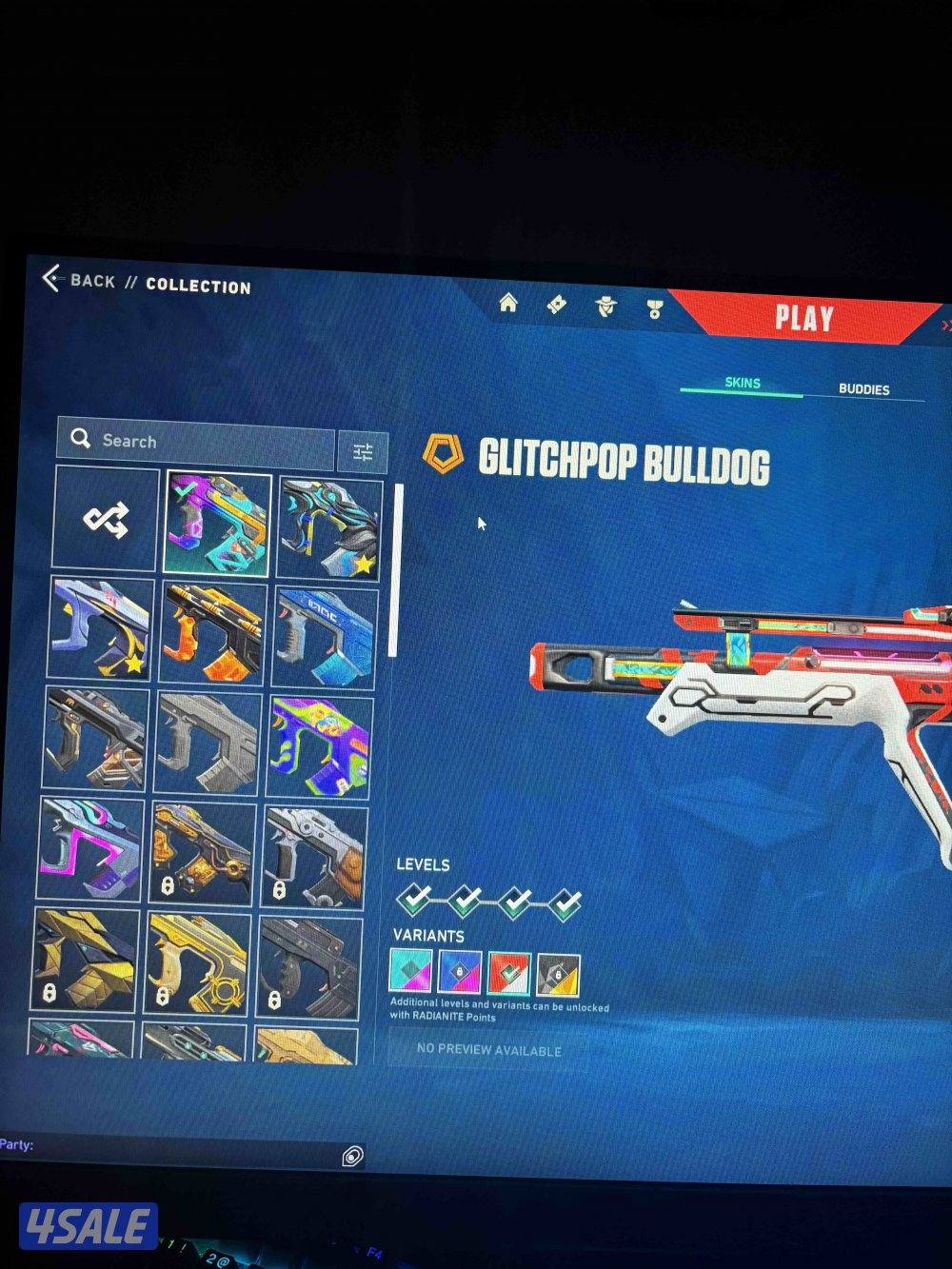Screen dimensions: 952x1269
Task: Select the Skins tab
Action: 743,383
